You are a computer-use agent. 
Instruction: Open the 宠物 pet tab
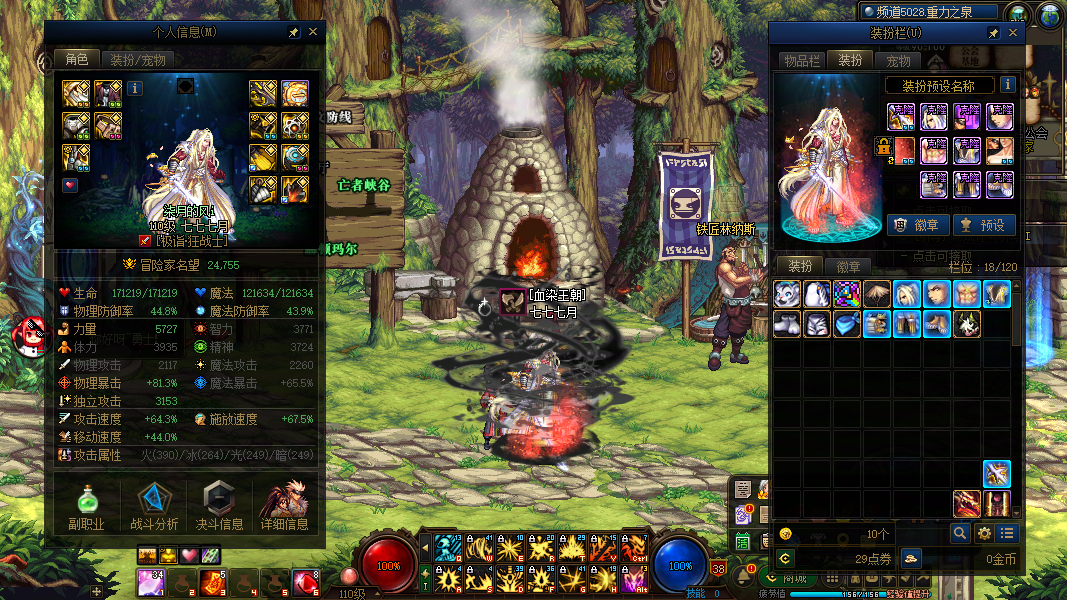[899, 61]
